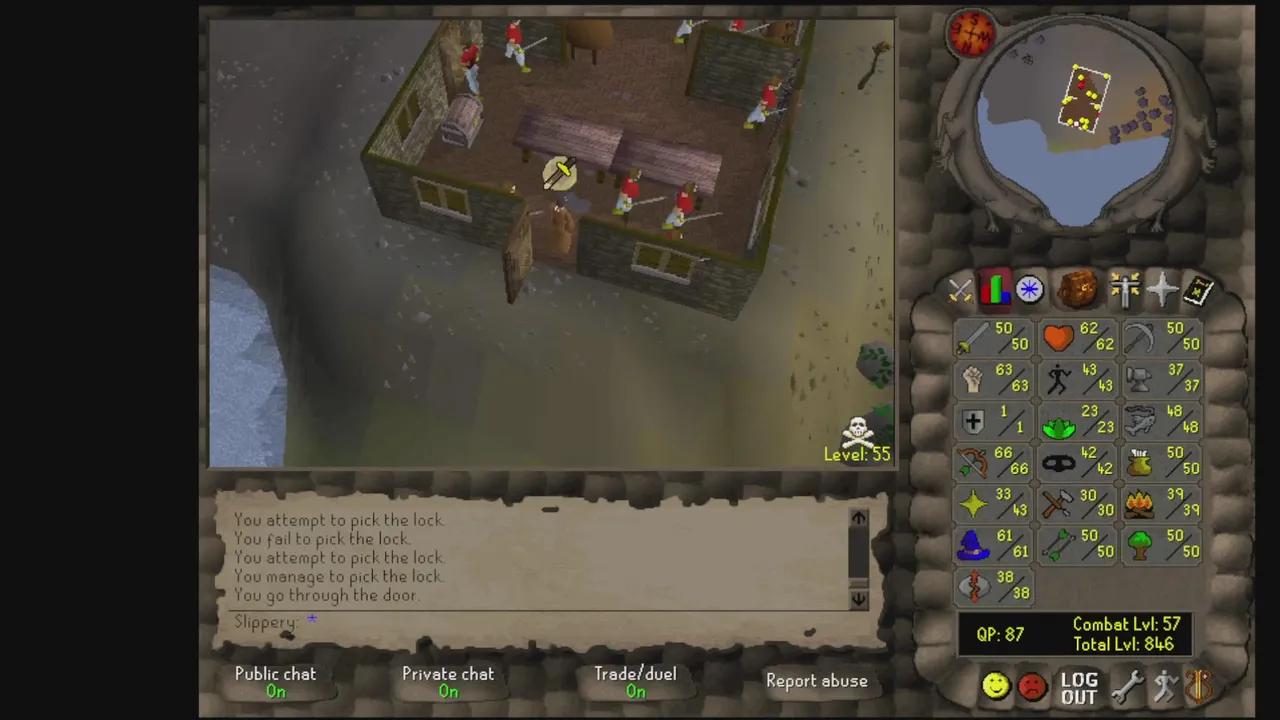
Task: Open the Ignore list frown icon
Action: click(x=1031, y=685)
